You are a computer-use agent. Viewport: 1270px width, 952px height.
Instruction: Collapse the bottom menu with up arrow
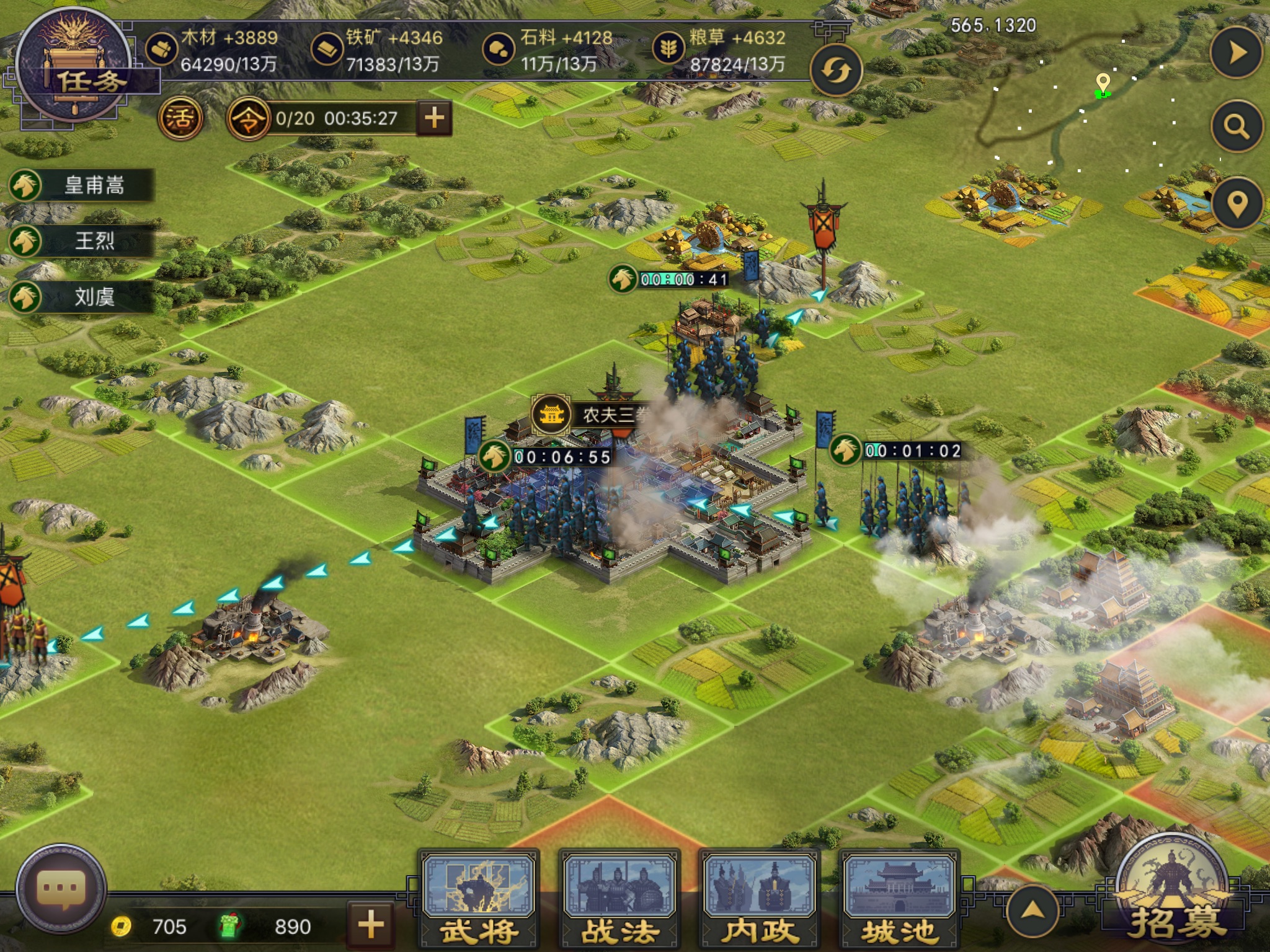1032,910
